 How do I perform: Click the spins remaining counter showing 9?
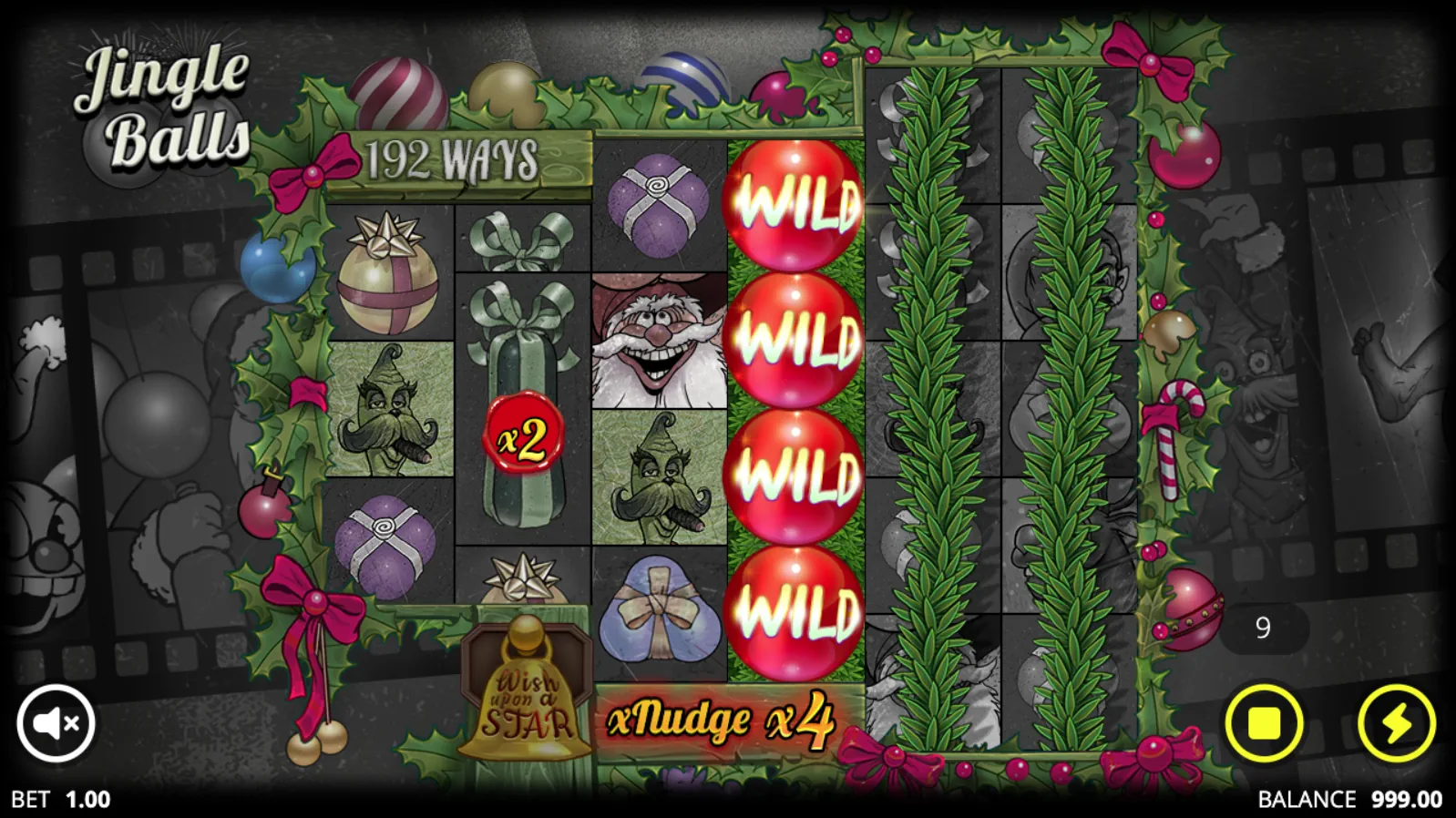point(1263,627)
